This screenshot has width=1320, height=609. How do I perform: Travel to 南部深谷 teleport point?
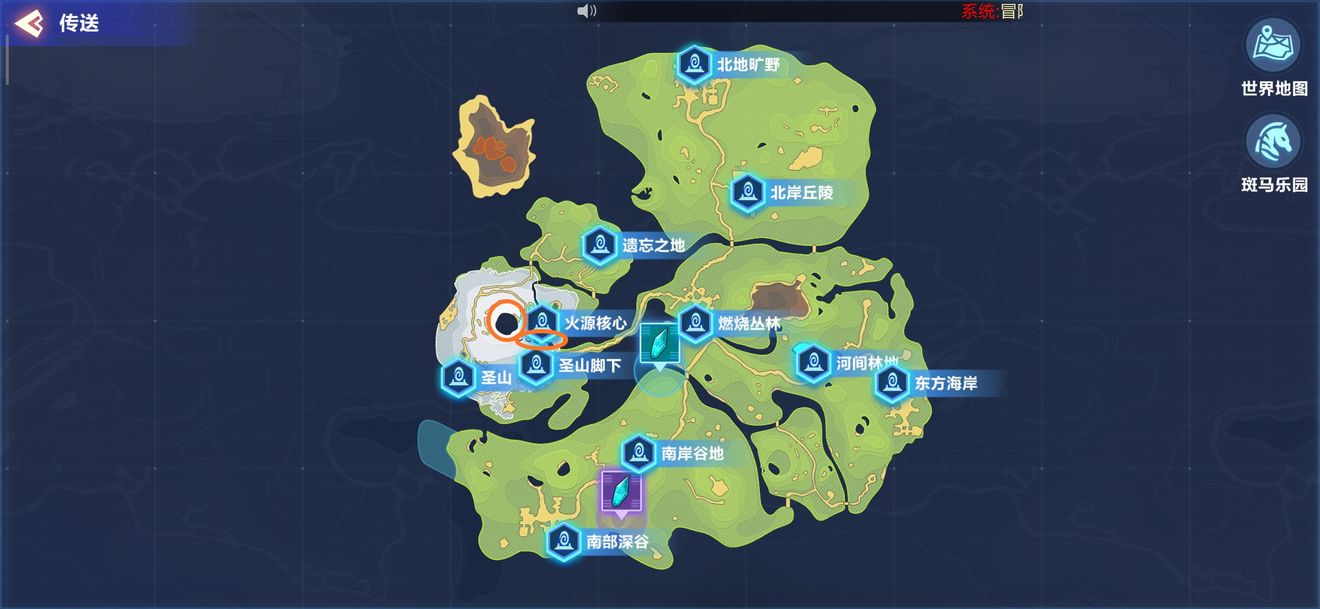point(565,542)
